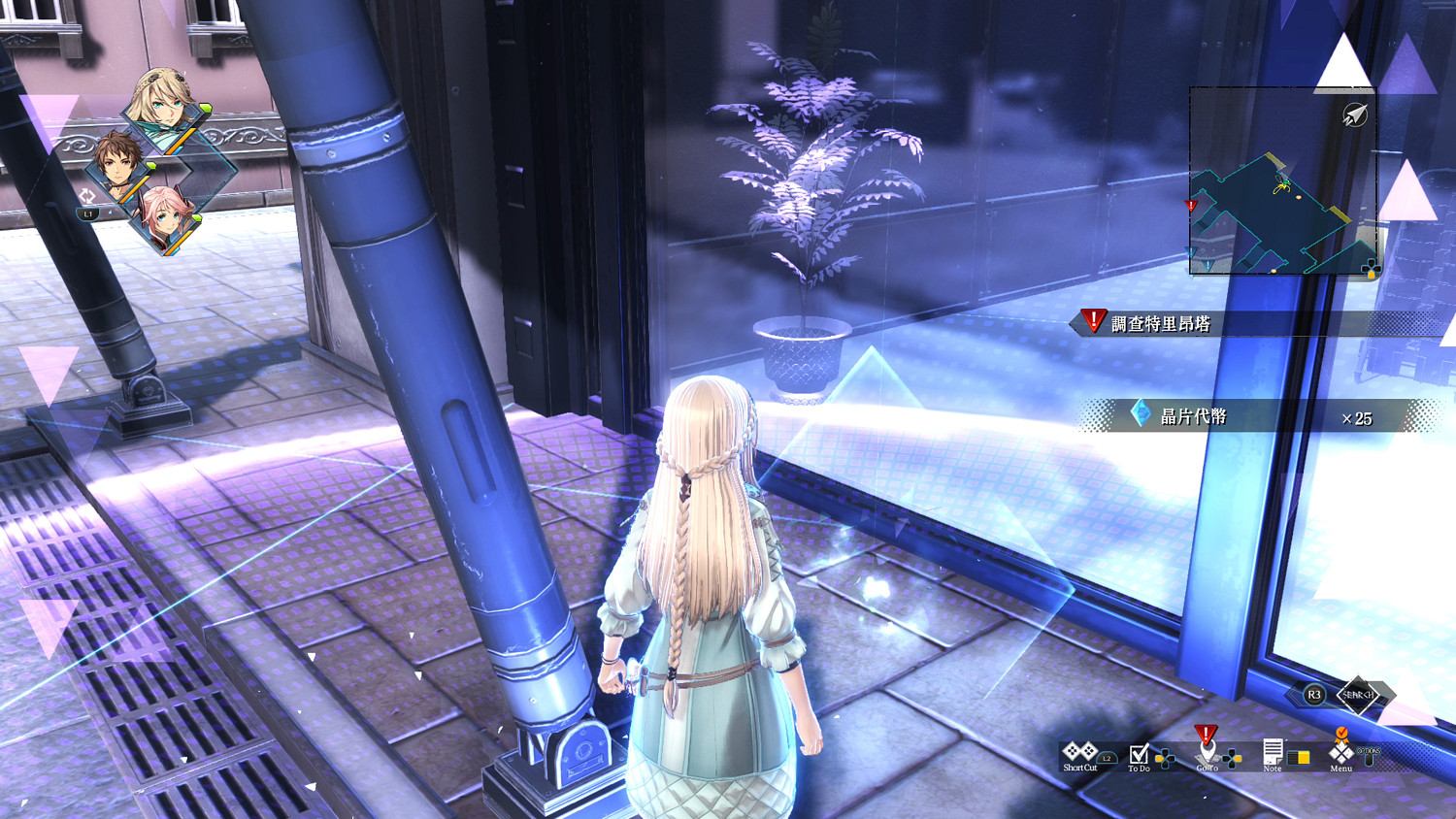
Task: Select the compass icon on the minimap
Action: [1355, 113]
